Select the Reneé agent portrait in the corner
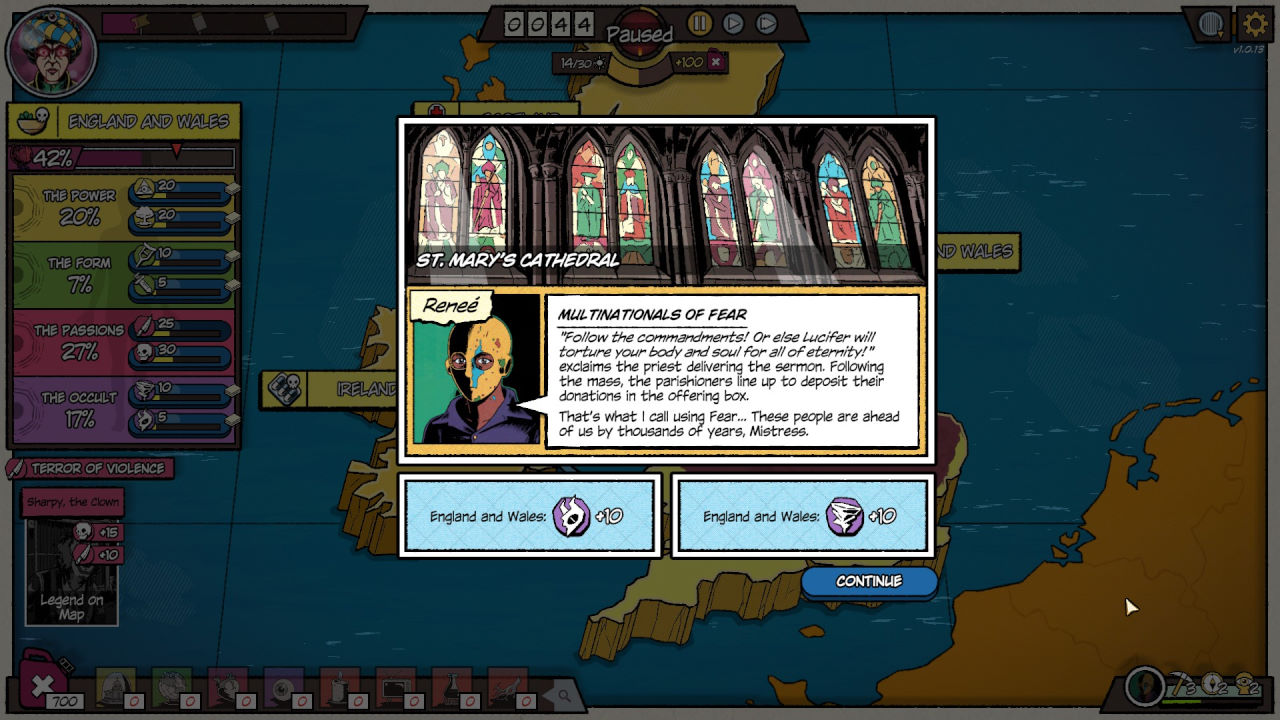 [x=1145, y=686]
